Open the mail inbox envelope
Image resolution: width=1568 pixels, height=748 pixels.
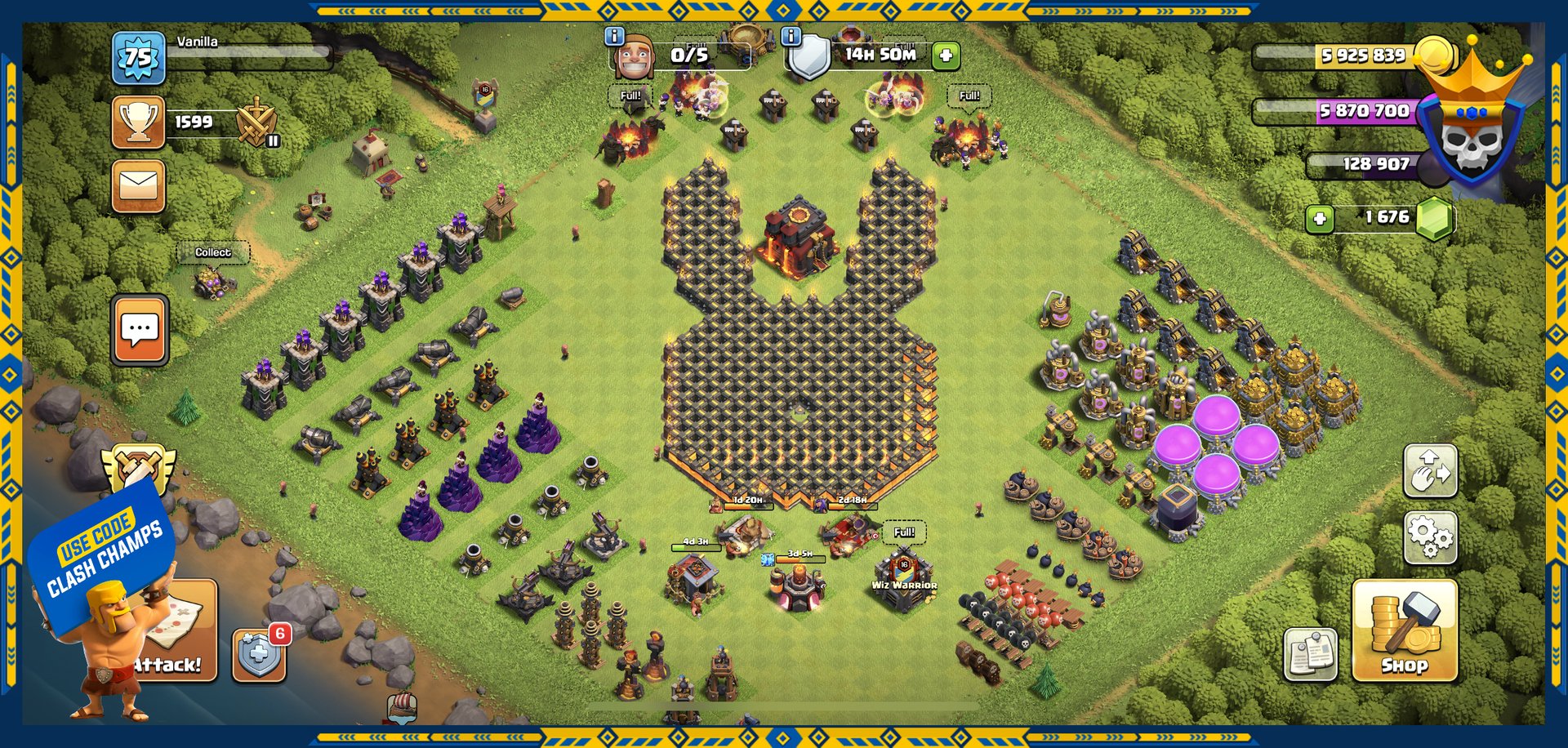coord(139,186)
